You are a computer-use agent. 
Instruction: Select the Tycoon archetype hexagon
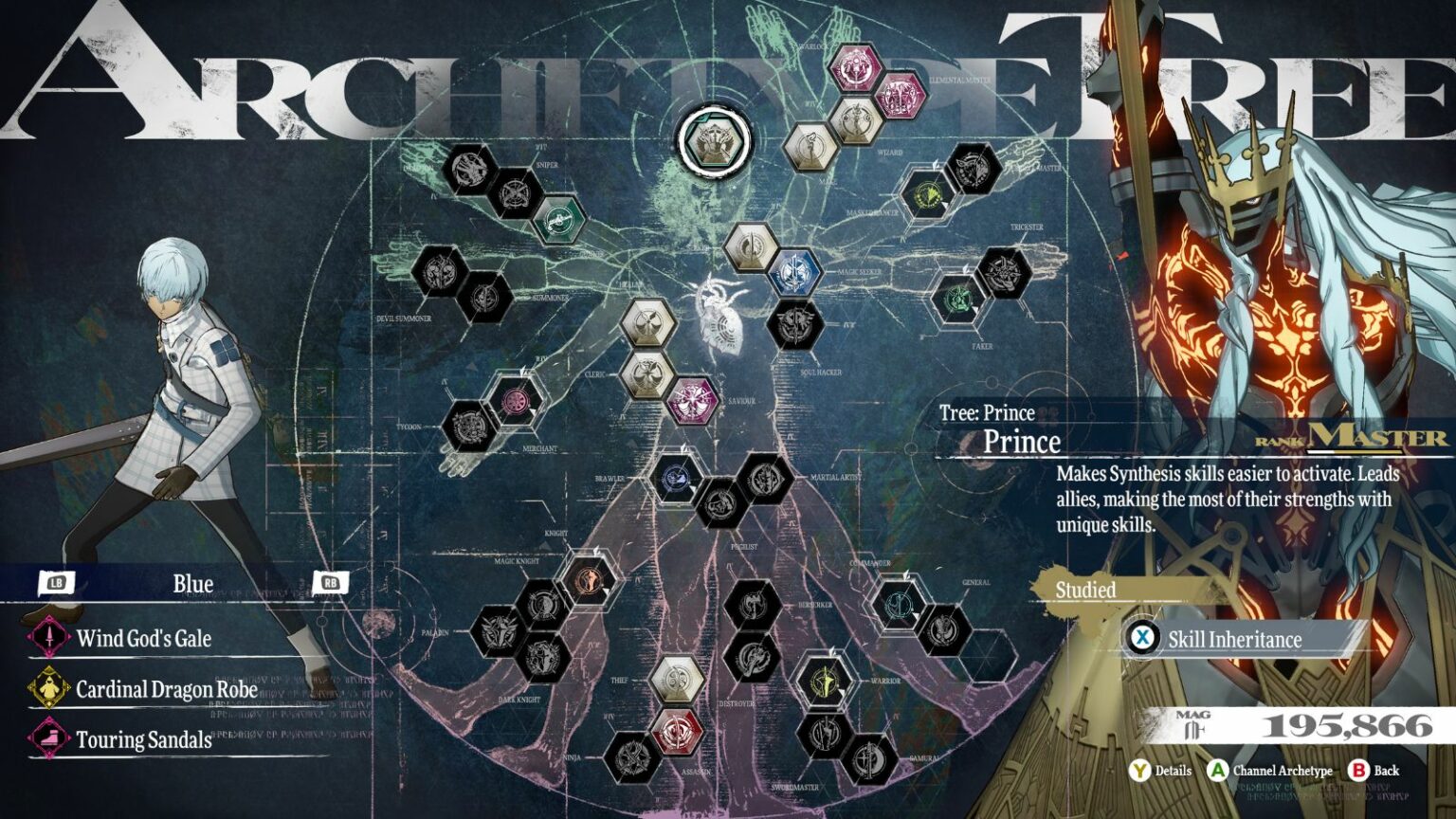(467, 427)
